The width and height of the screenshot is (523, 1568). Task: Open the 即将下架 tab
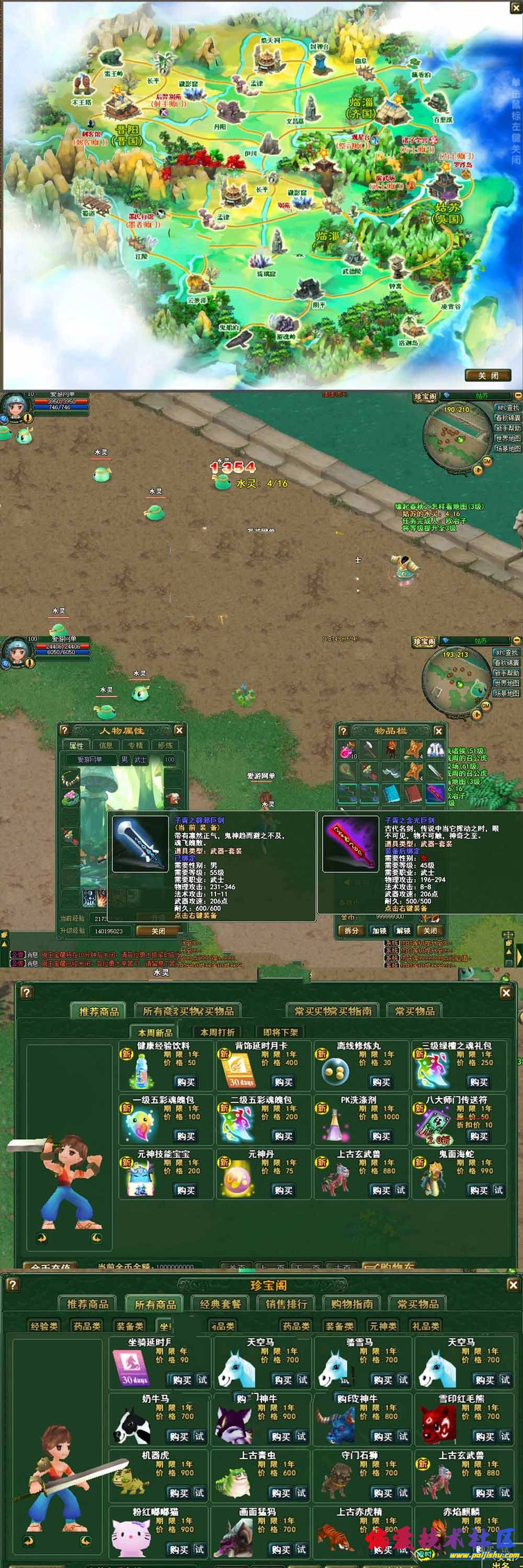pyautogui.click(x=280, y=1032)
